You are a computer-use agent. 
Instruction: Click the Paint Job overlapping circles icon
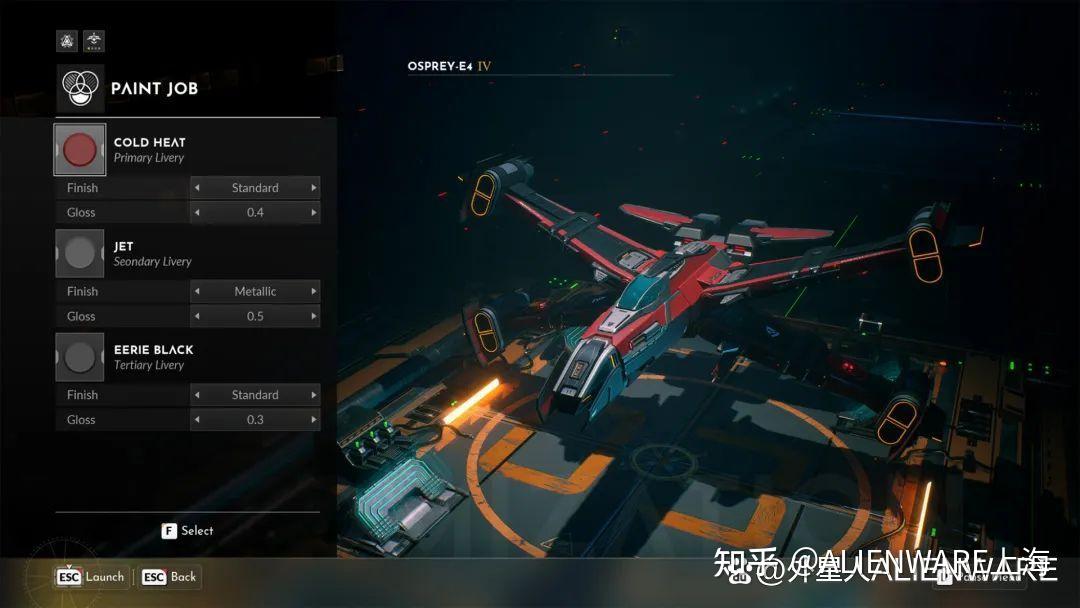[x=80, y=88]
